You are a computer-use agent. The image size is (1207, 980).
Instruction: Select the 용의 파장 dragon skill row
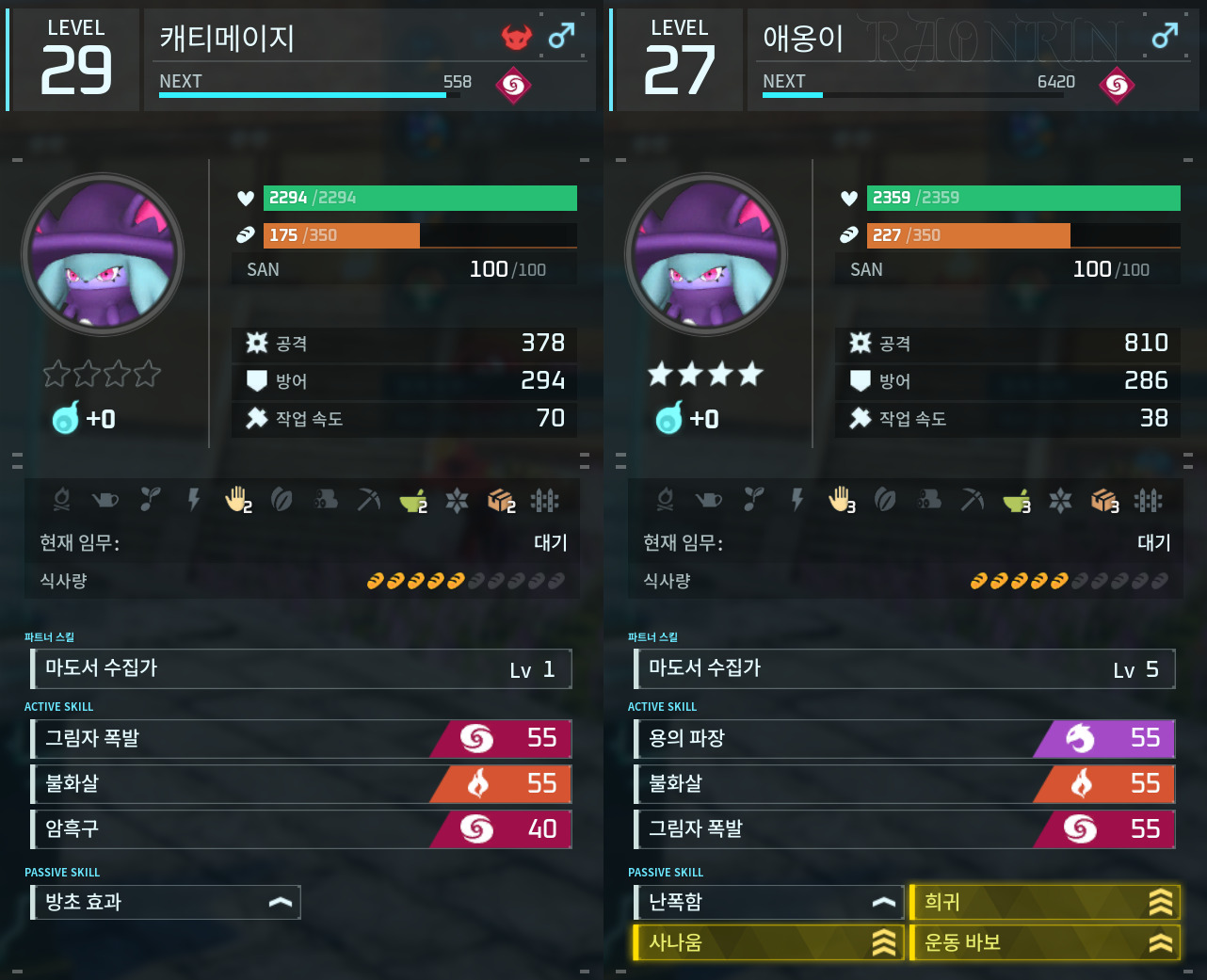tap(904, 738)
